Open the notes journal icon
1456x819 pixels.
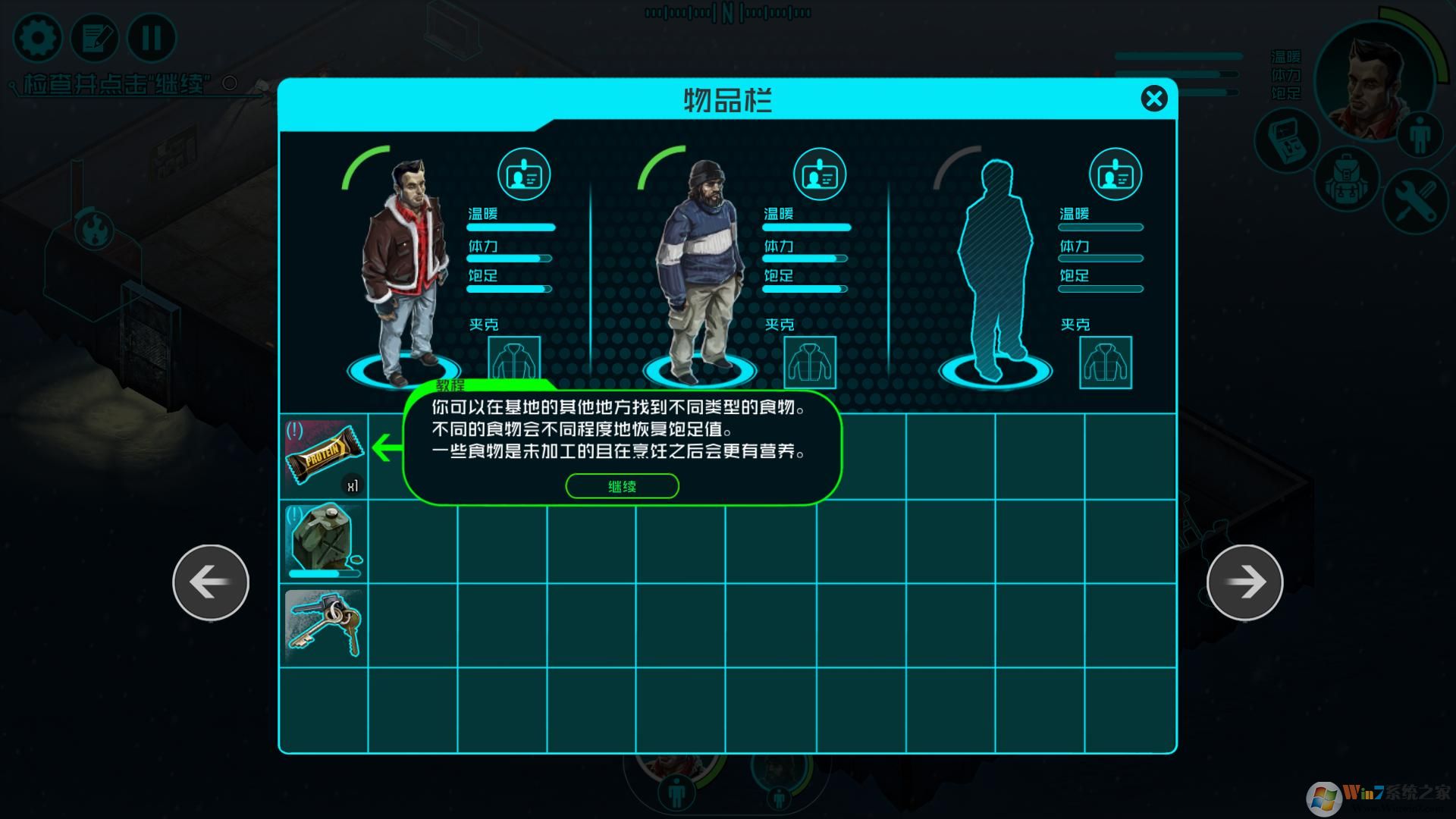coord(95,38)
